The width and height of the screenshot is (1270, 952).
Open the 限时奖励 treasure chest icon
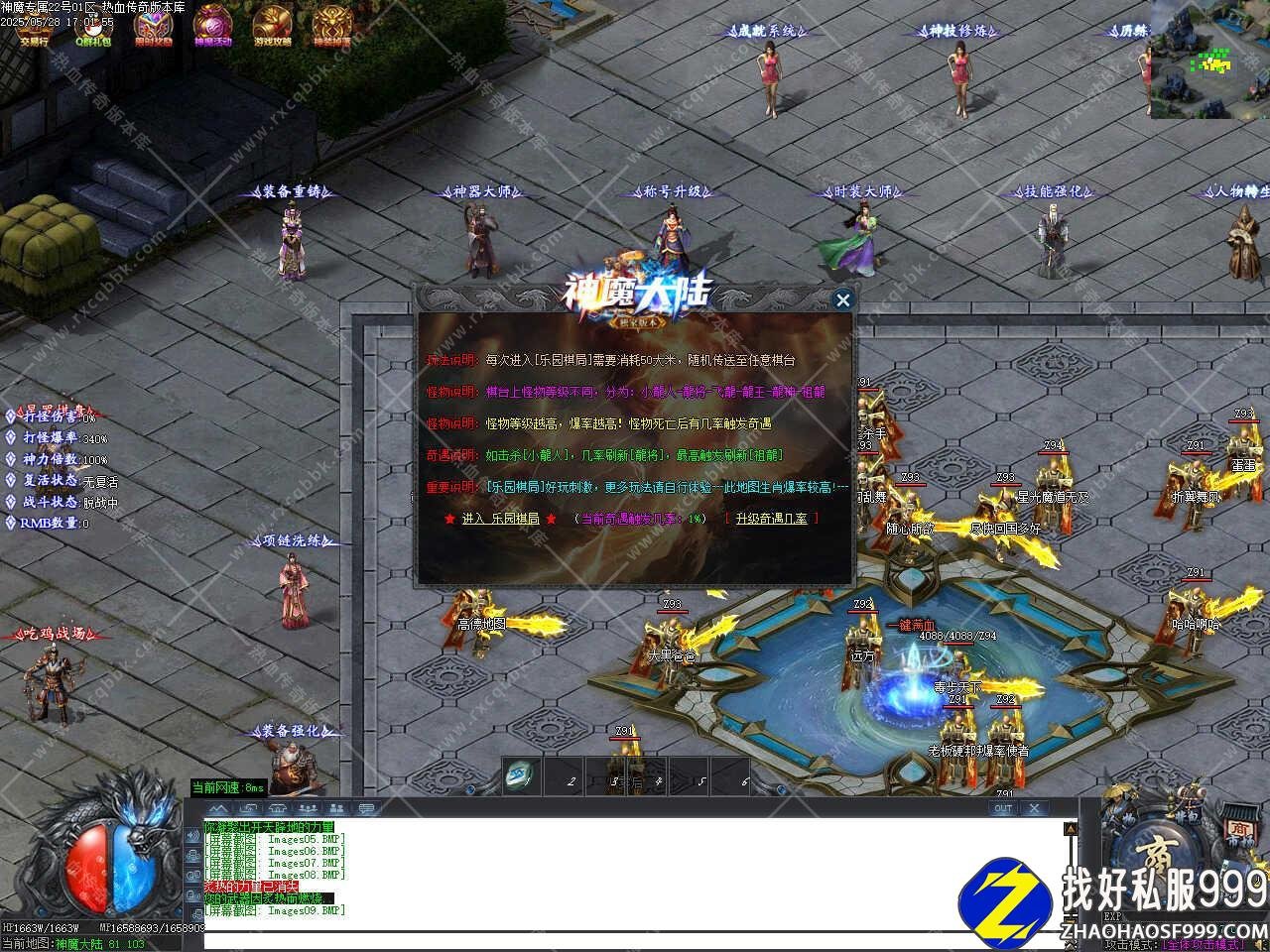click(153, 26)
